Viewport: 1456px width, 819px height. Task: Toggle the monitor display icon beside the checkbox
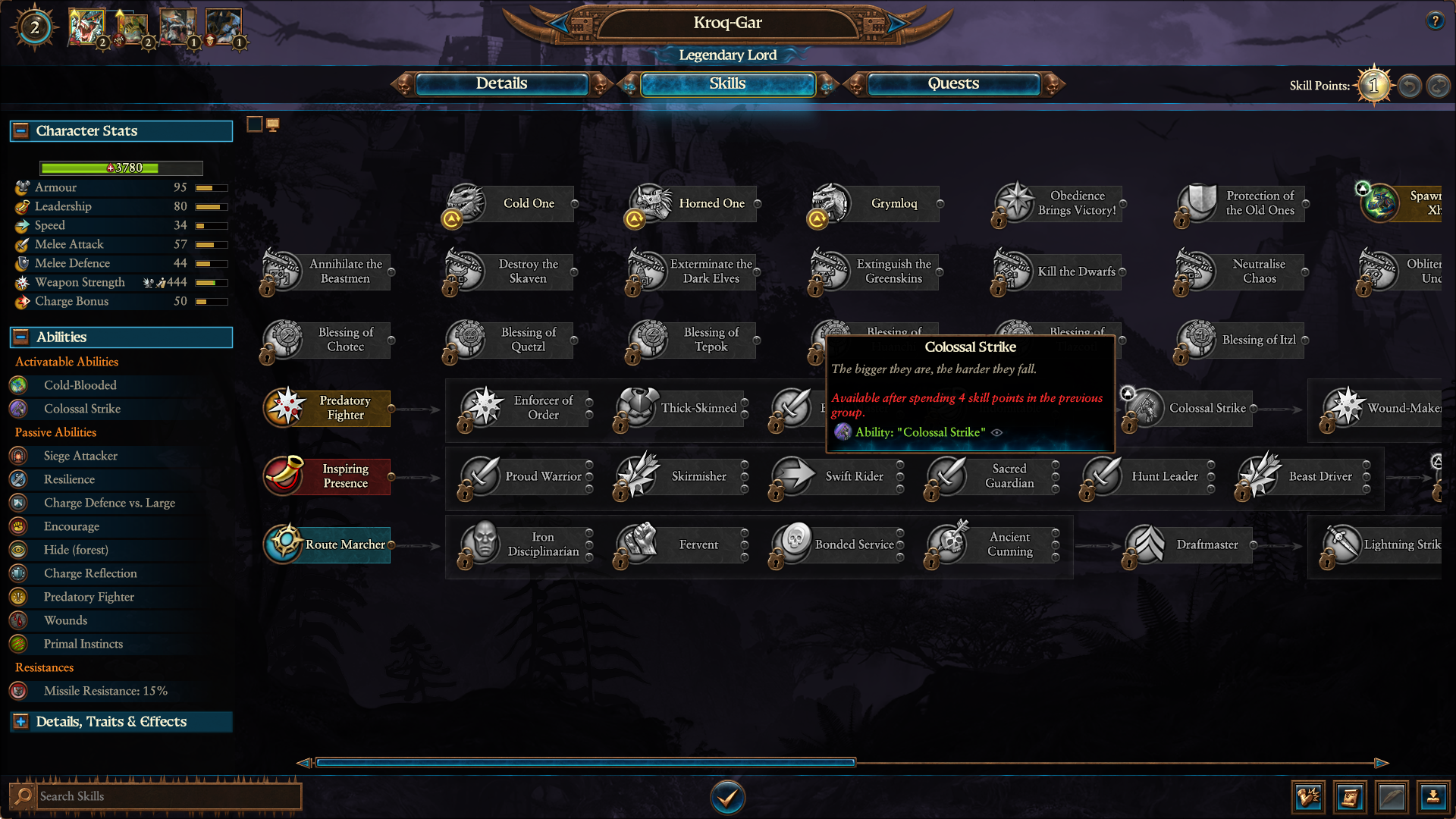click(x=274, y=123)
